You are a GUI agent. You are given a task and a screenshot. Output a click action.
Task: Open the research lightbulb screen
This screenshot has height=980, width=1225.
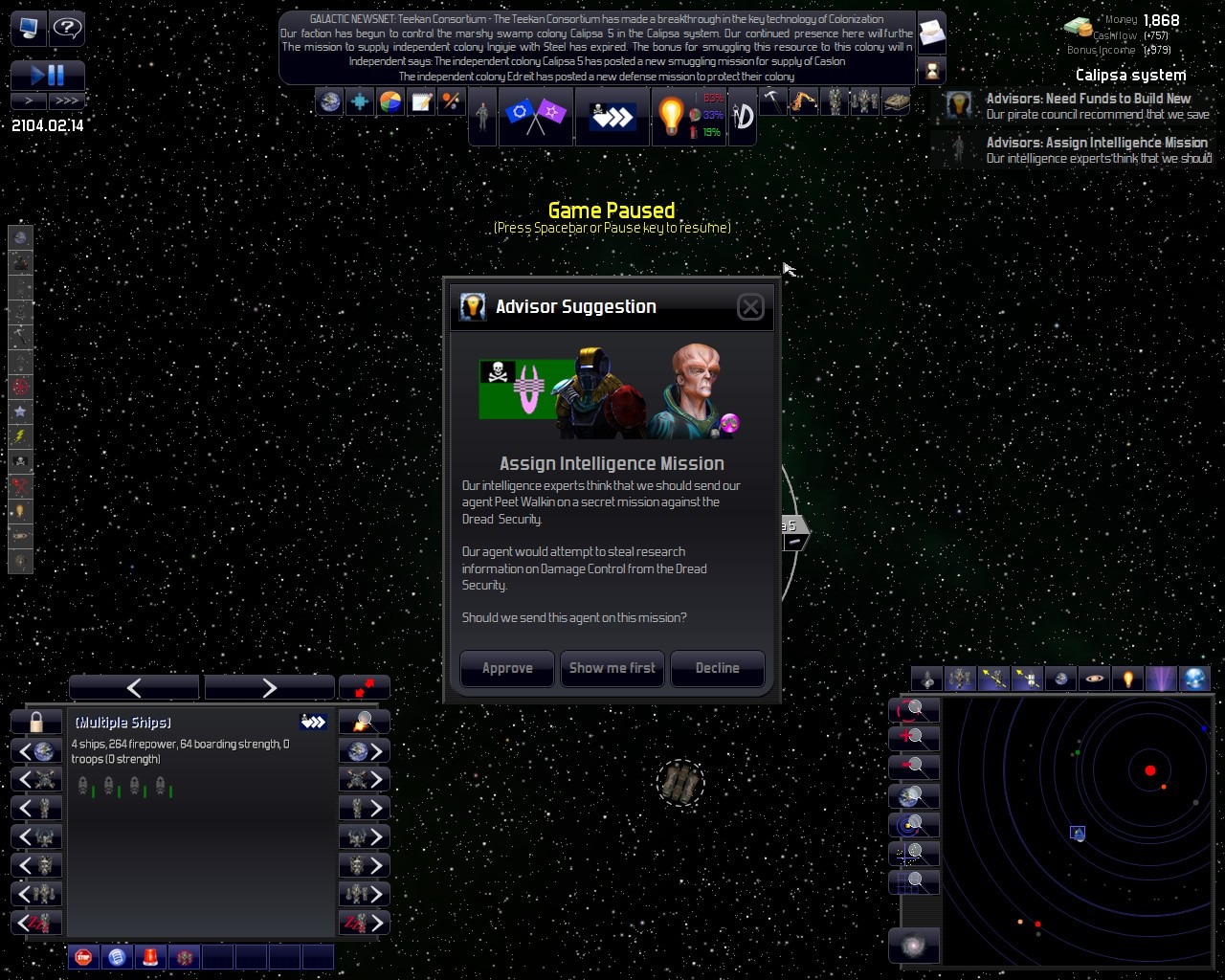671,117
